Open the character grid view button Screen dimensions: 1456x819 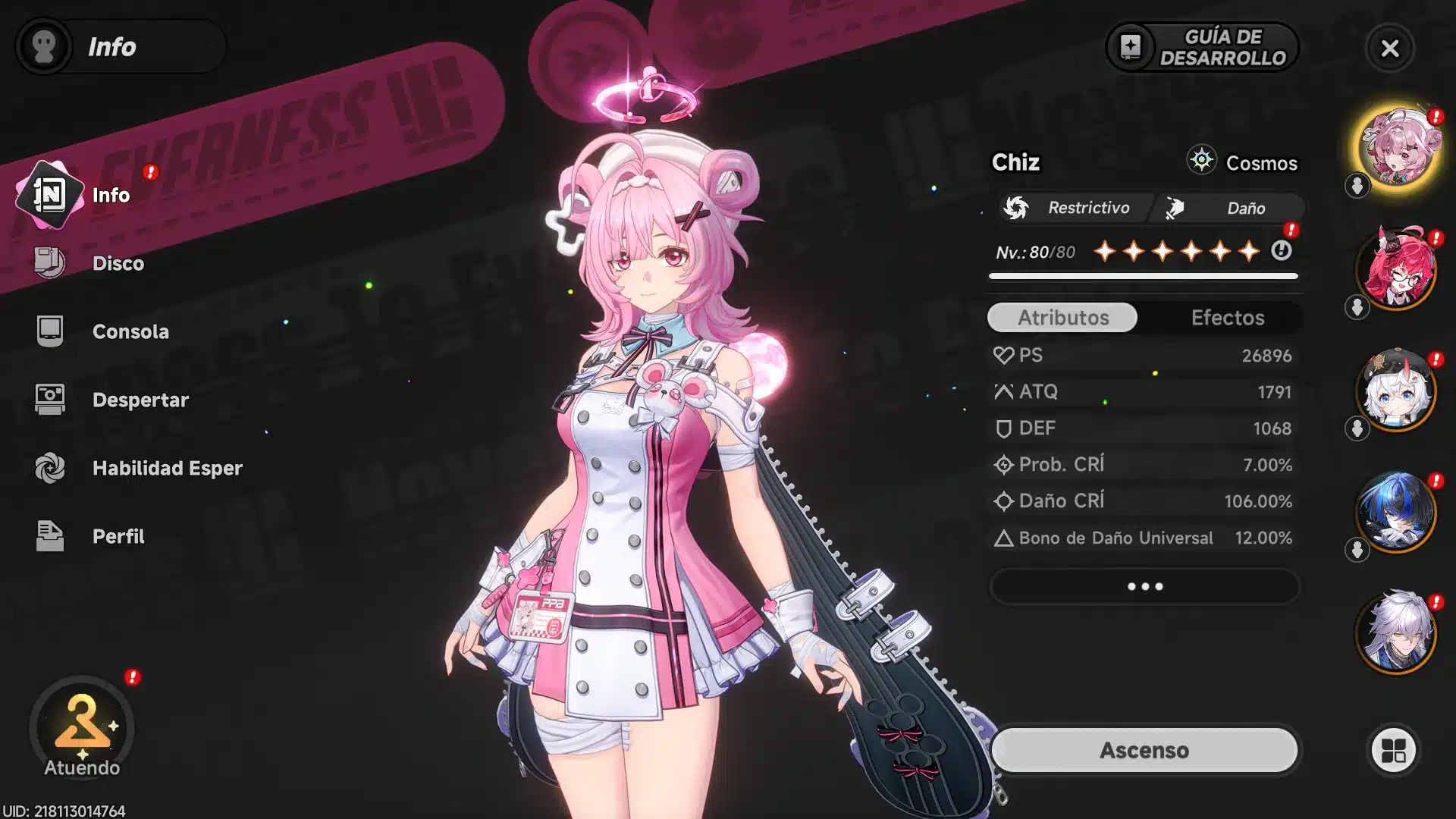pyautogui.click(x=1393, y=751)
